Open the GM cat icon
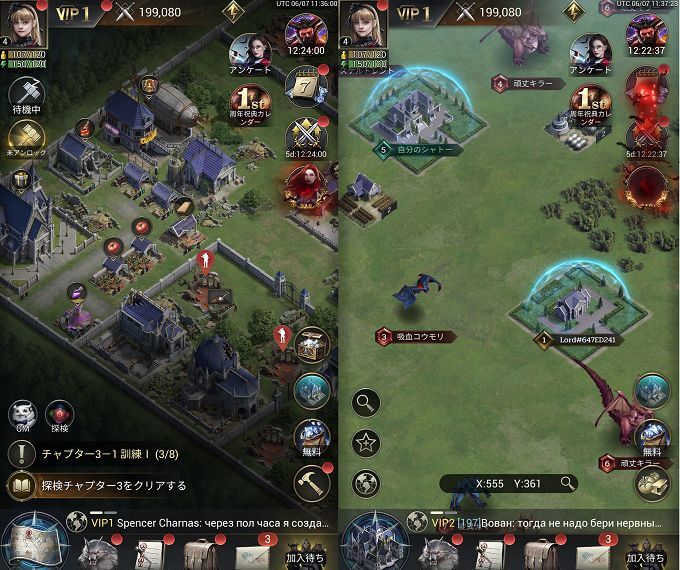680x570 pixels. [24, 414]
